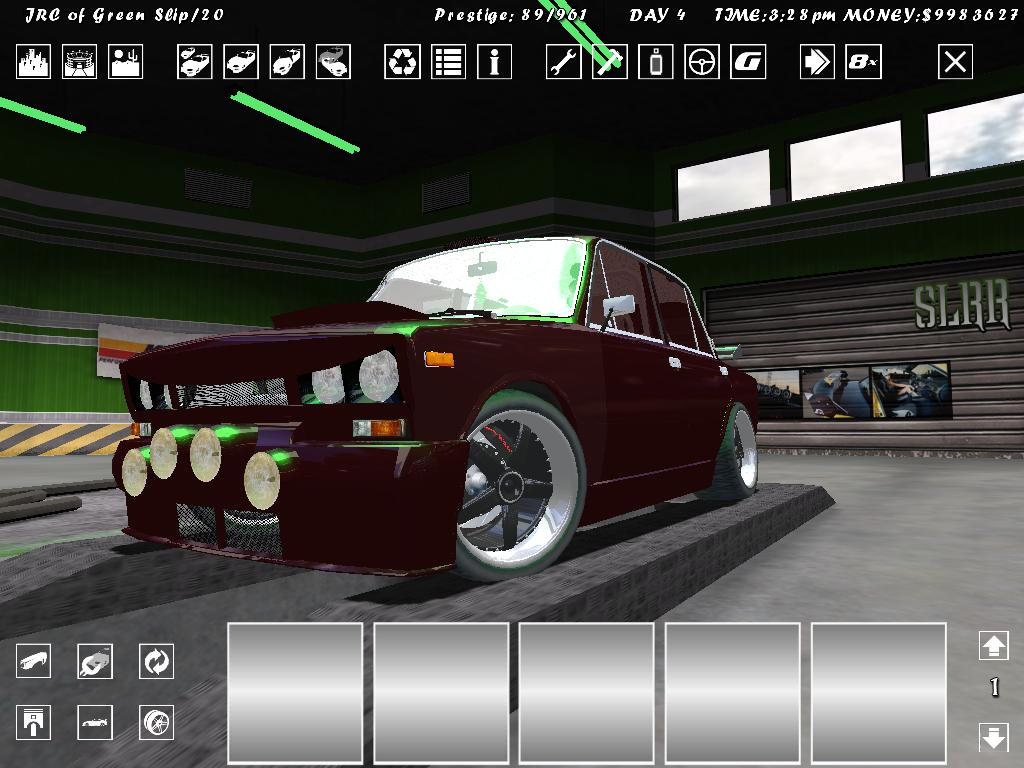Select the small car silhouette category
1024x768 pixels.
[95, 722]
